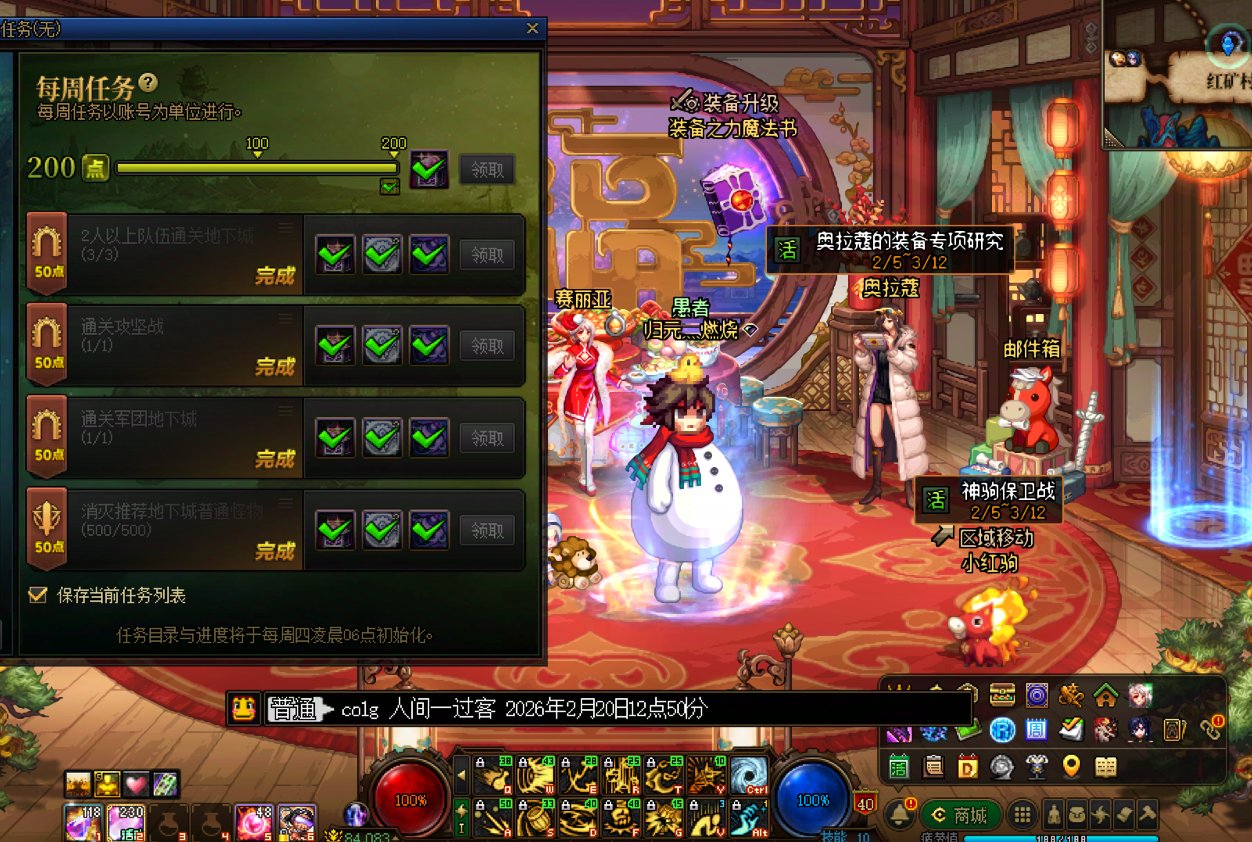Claim the 200-point weekly reward
This screenshot has height=842, width=1252.
pyautogui.click(x=487, y=169)
